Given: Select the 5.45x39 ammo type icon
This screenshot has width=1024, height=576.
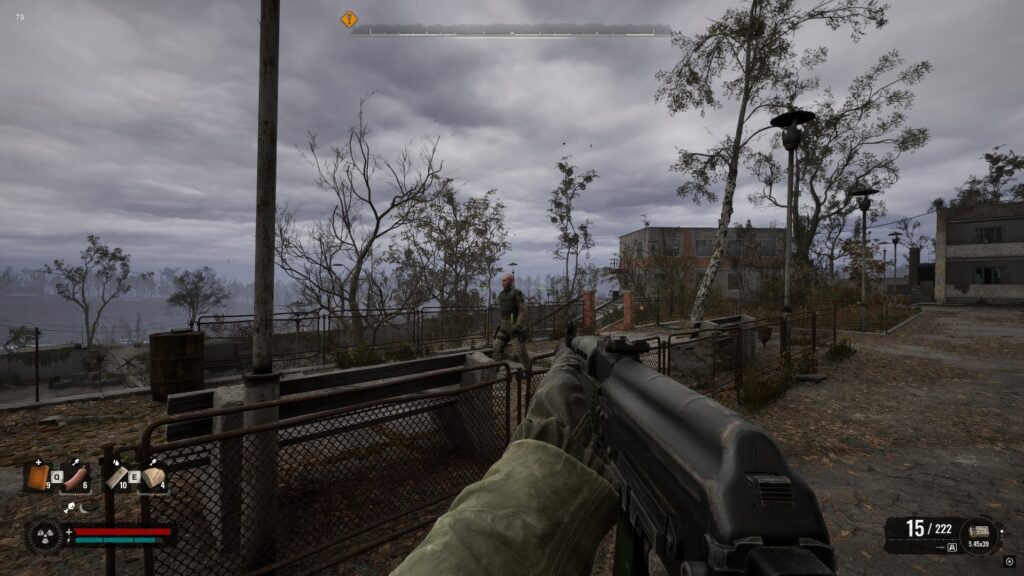Looking at the screenshot, I should pyautogui.click(x=978, y=533).
